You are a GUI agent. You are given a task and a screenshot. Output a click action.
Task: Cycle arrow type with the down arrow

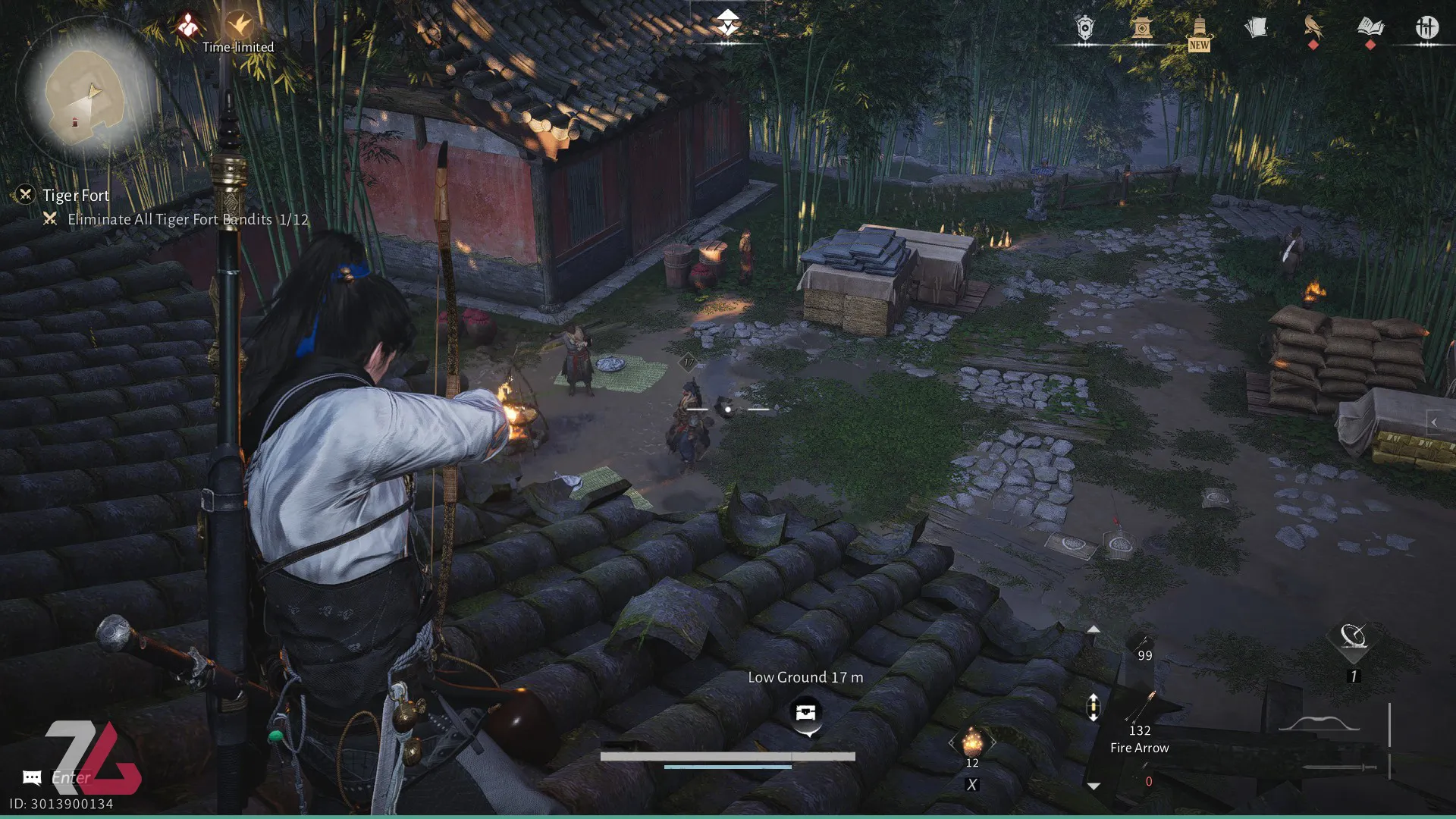point(1093,786)
